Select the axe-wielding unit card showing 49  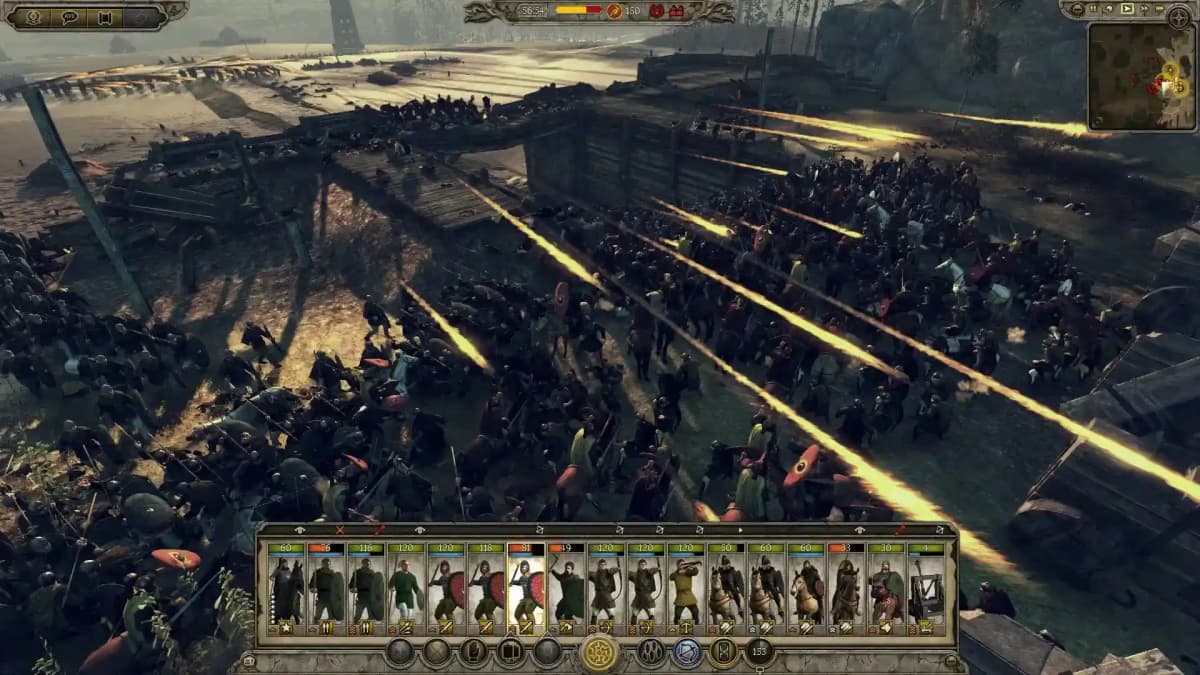click(566, 590)
